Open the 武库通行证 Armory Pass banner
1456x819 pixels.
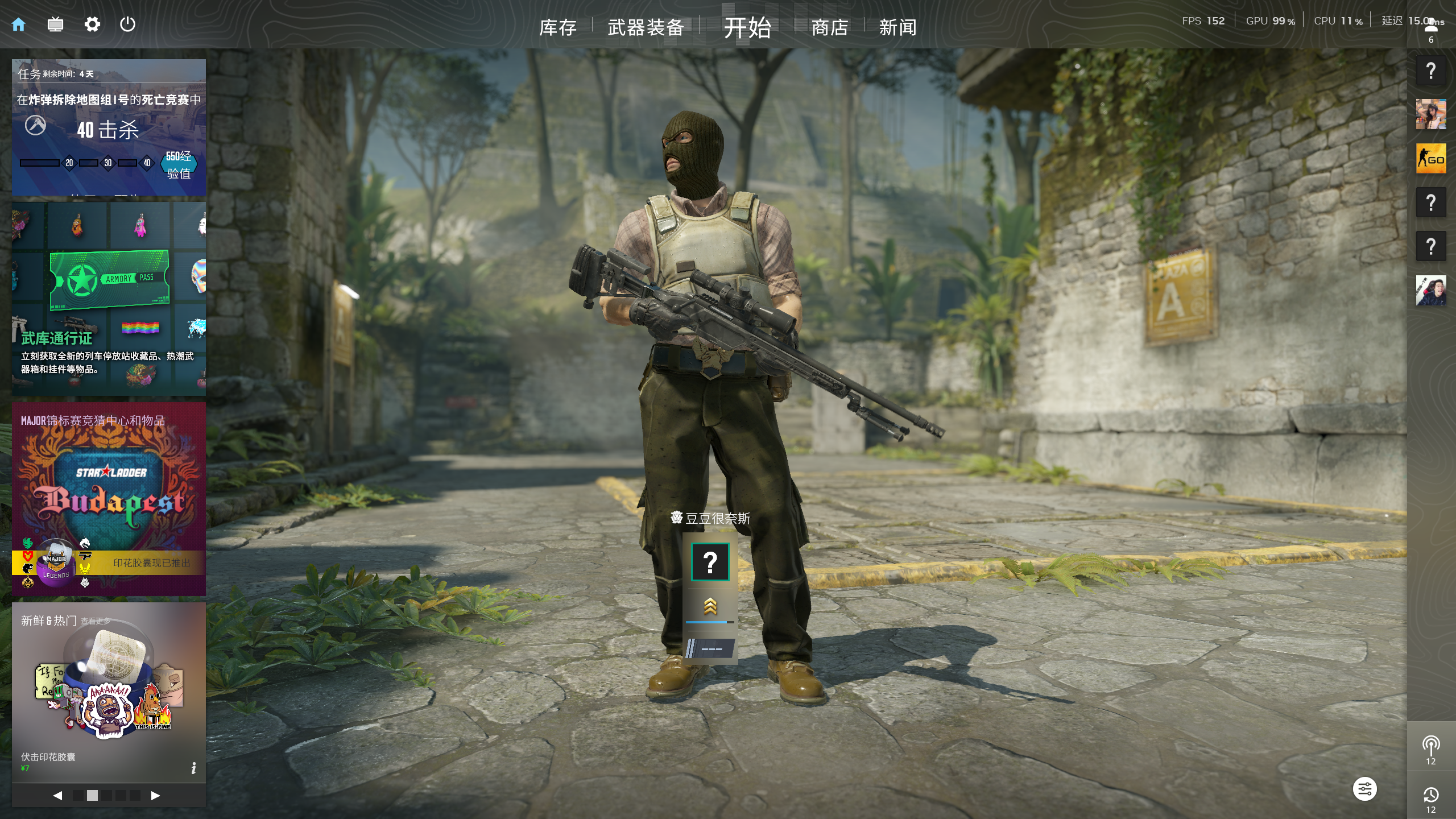(108, 296)
